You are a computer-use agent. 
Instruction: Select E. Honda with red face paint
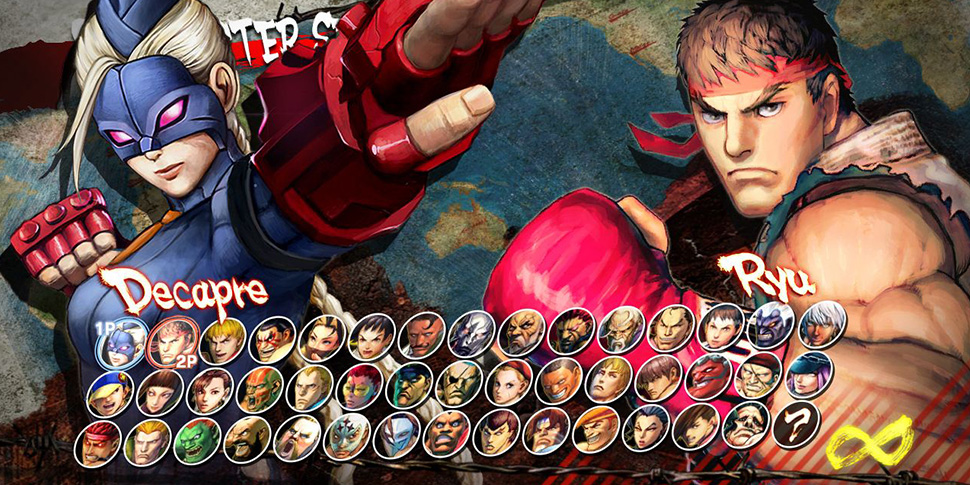tap(272, 339)
